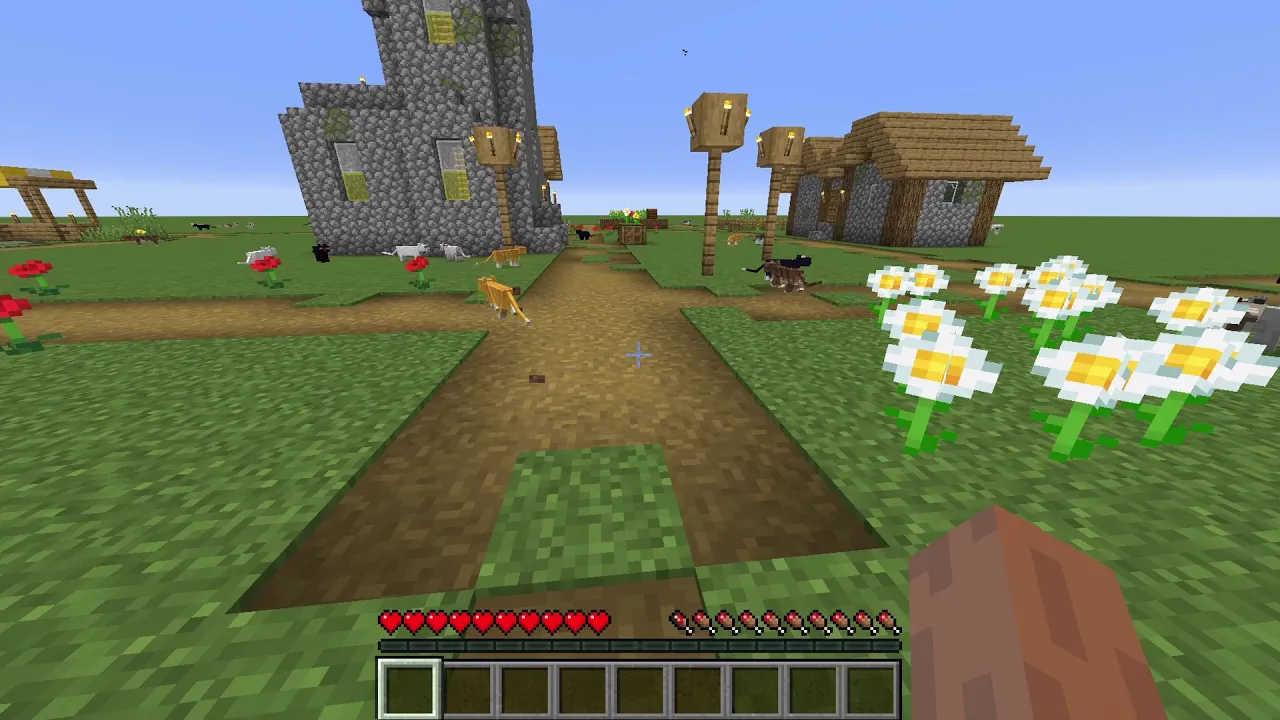Select the highlighted hotbar slot
The width and height of the screenshot is (1280, 720).
pos(408,688)
